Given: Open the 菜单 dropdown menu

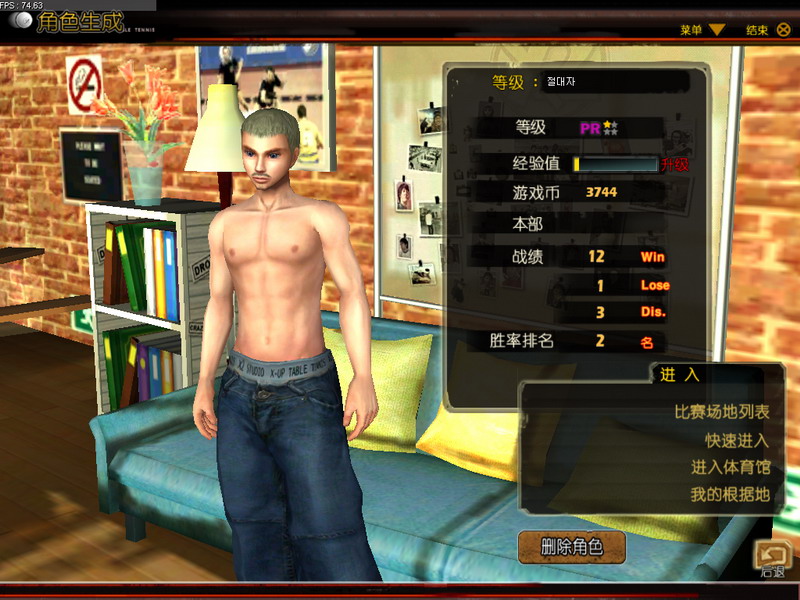Looking at the screenshot, I should tap(702, 30).
